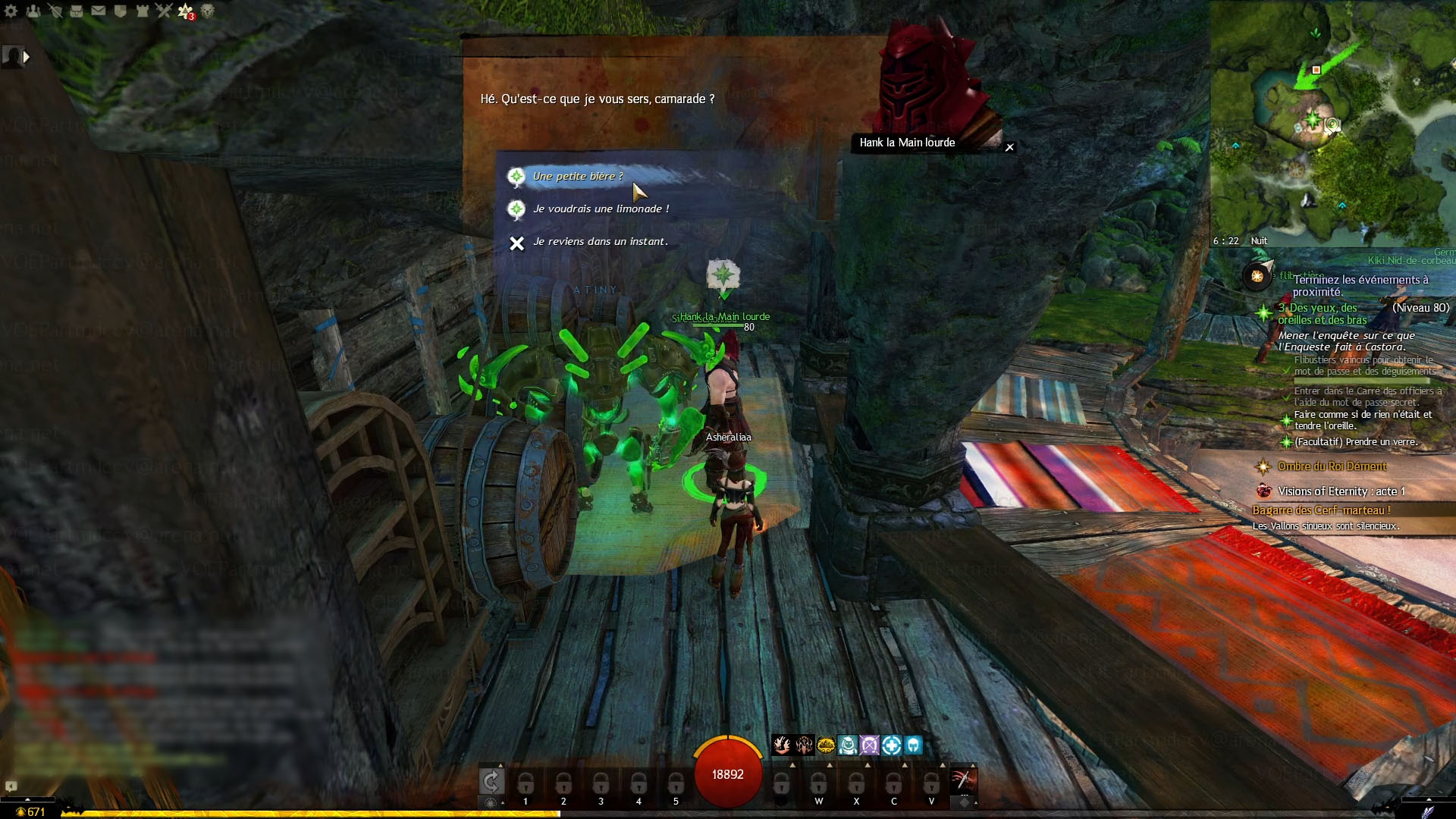Select "Je voudrais une limonade !" reply
This screenshot has height=819, width=1456.
601,209
